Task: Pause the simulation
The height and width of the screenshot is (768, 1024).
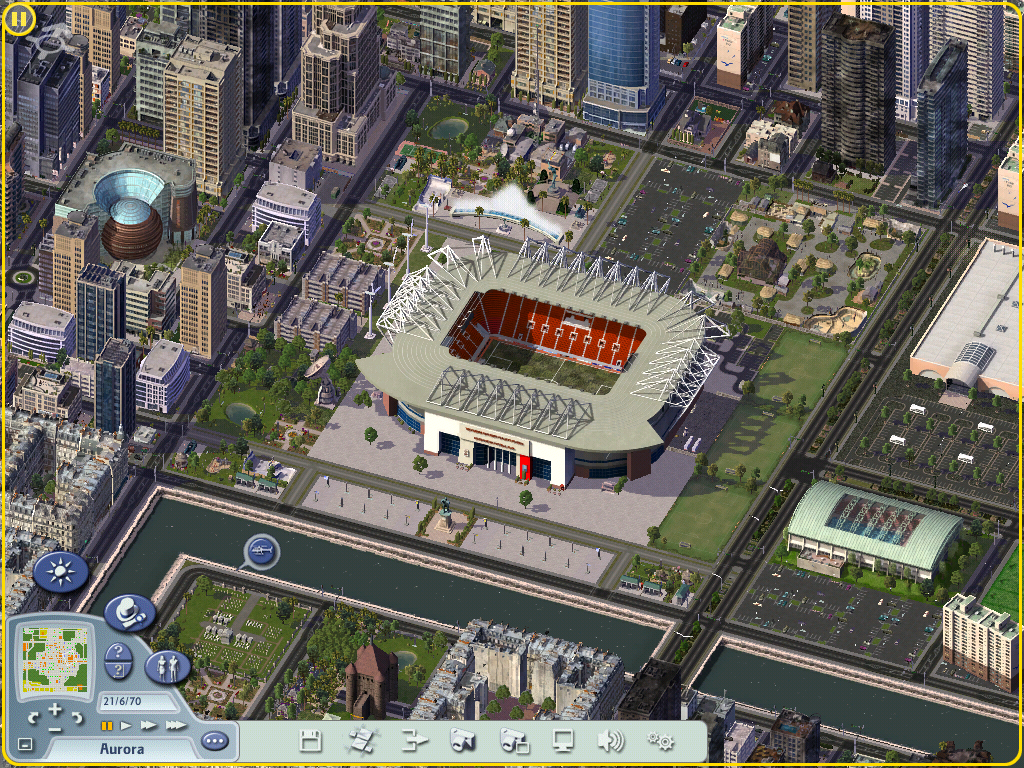Action: click(x=106, y=725)
